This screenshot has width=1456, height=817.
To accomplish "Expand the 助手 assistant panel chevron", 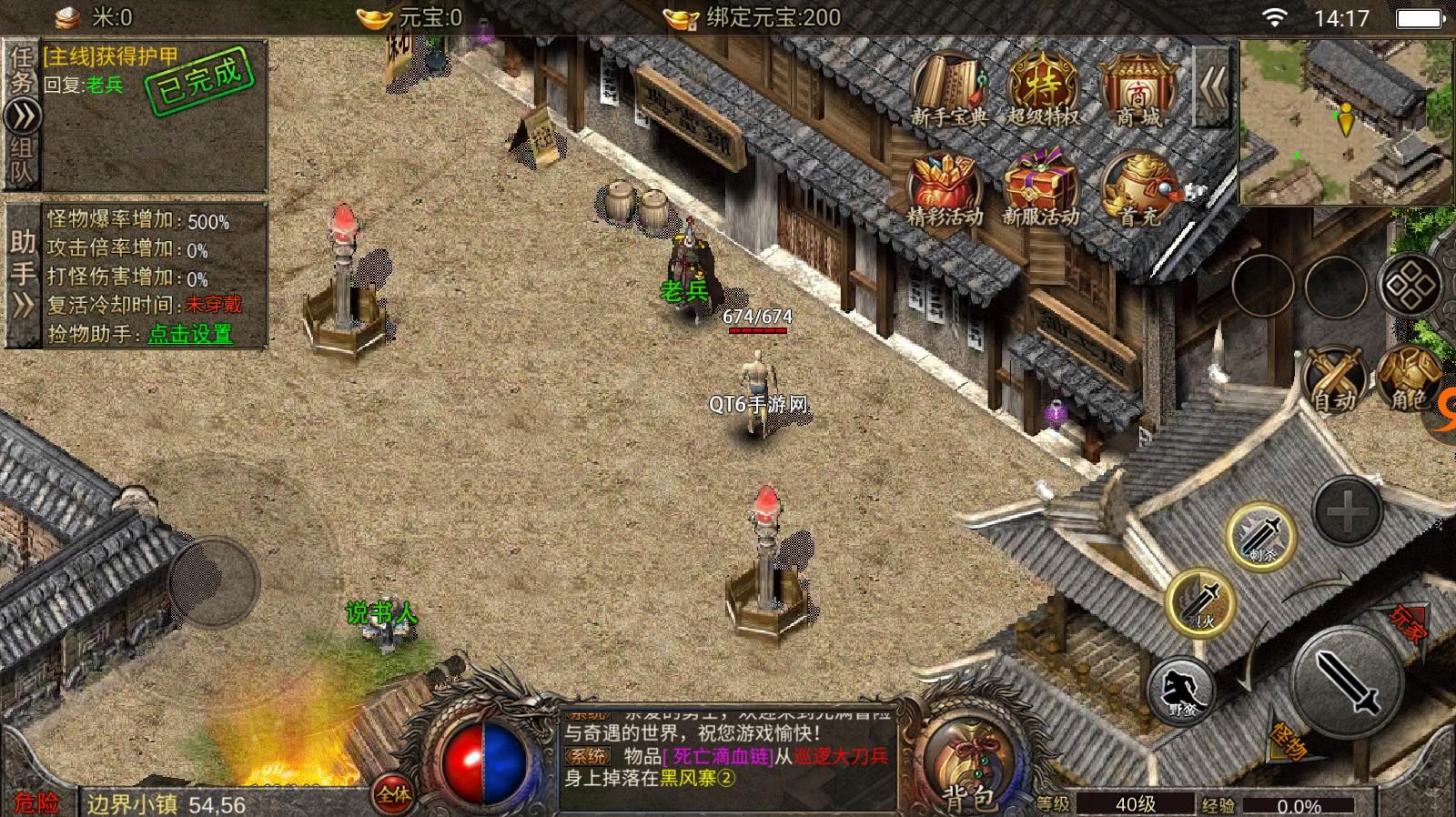I will (x=20, y=306).
